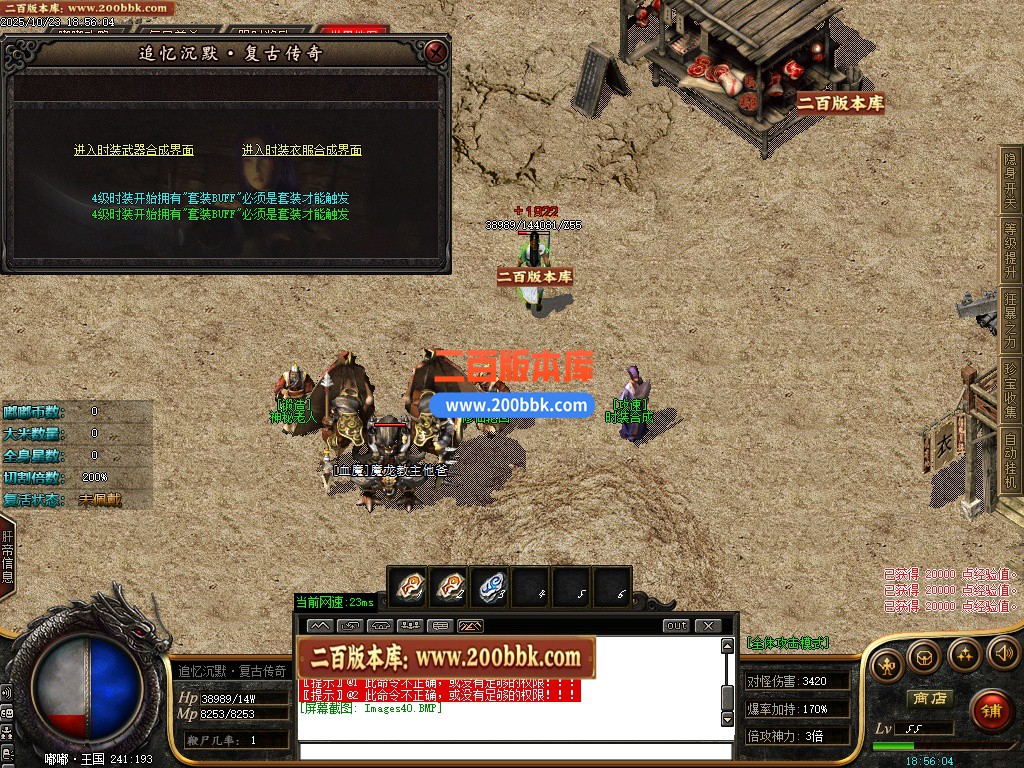The height and width of the screenshot is (768, 1024).
Task: Choose the 进入时装衣服合成界面 option
Action: tap(301, 150)
